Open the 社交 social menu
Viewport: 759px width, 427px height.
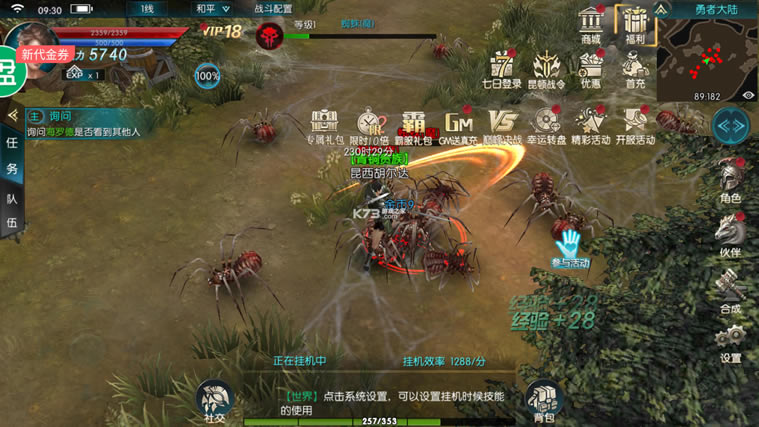click(x=214, y=401)
